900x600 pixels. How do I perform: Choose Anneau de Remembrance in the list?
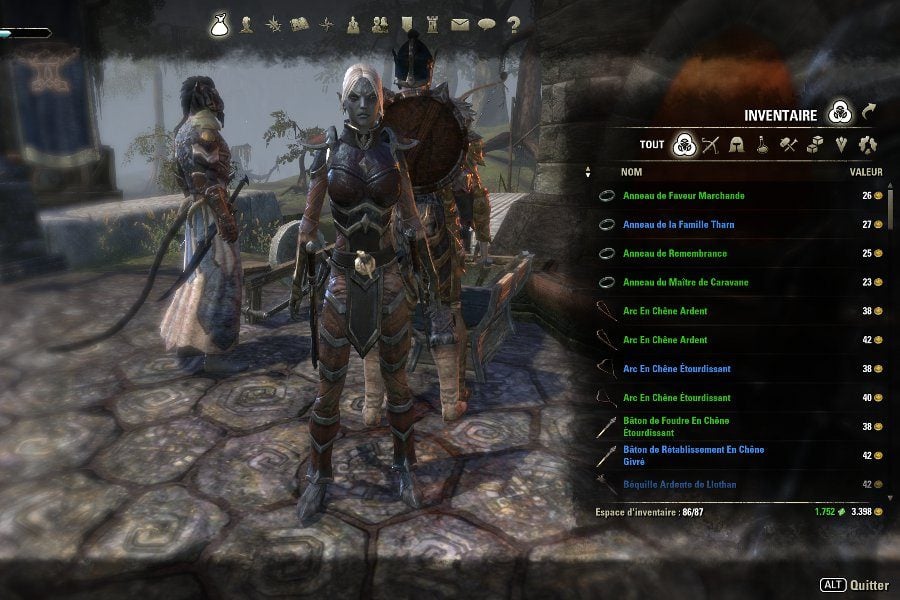pos(674,254)
